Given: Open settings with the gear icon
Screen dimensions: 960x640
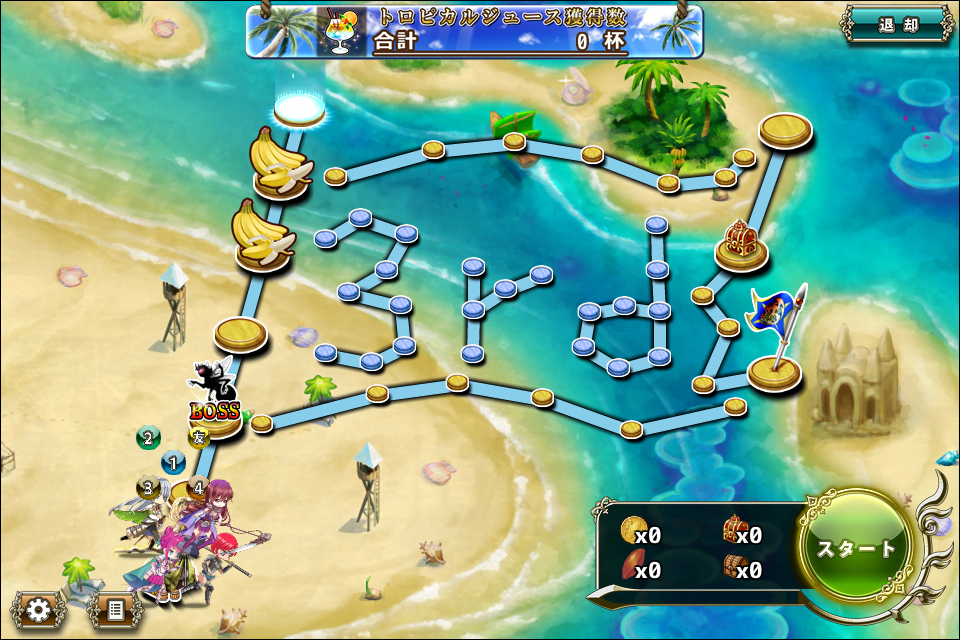Looking at the screenshot, I should pyautogui.click(x=39, y=608).
